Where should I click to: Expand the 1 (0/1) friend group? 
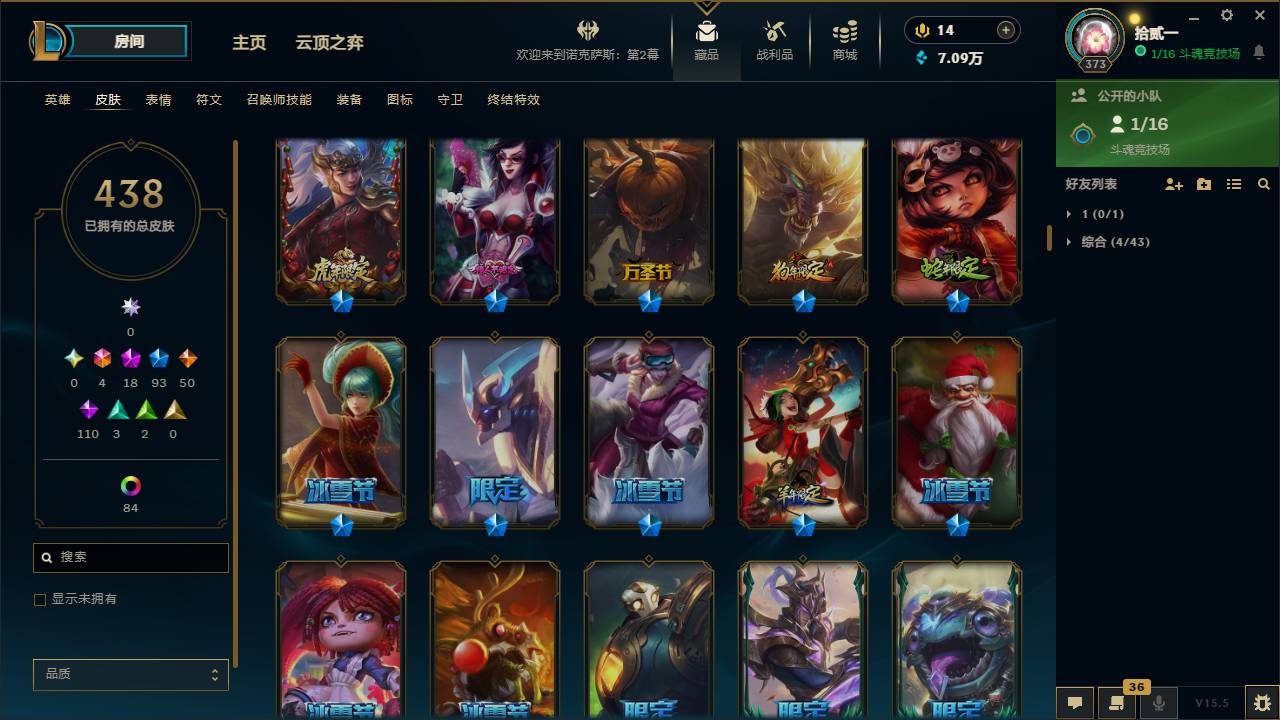tap(1090, 213)
